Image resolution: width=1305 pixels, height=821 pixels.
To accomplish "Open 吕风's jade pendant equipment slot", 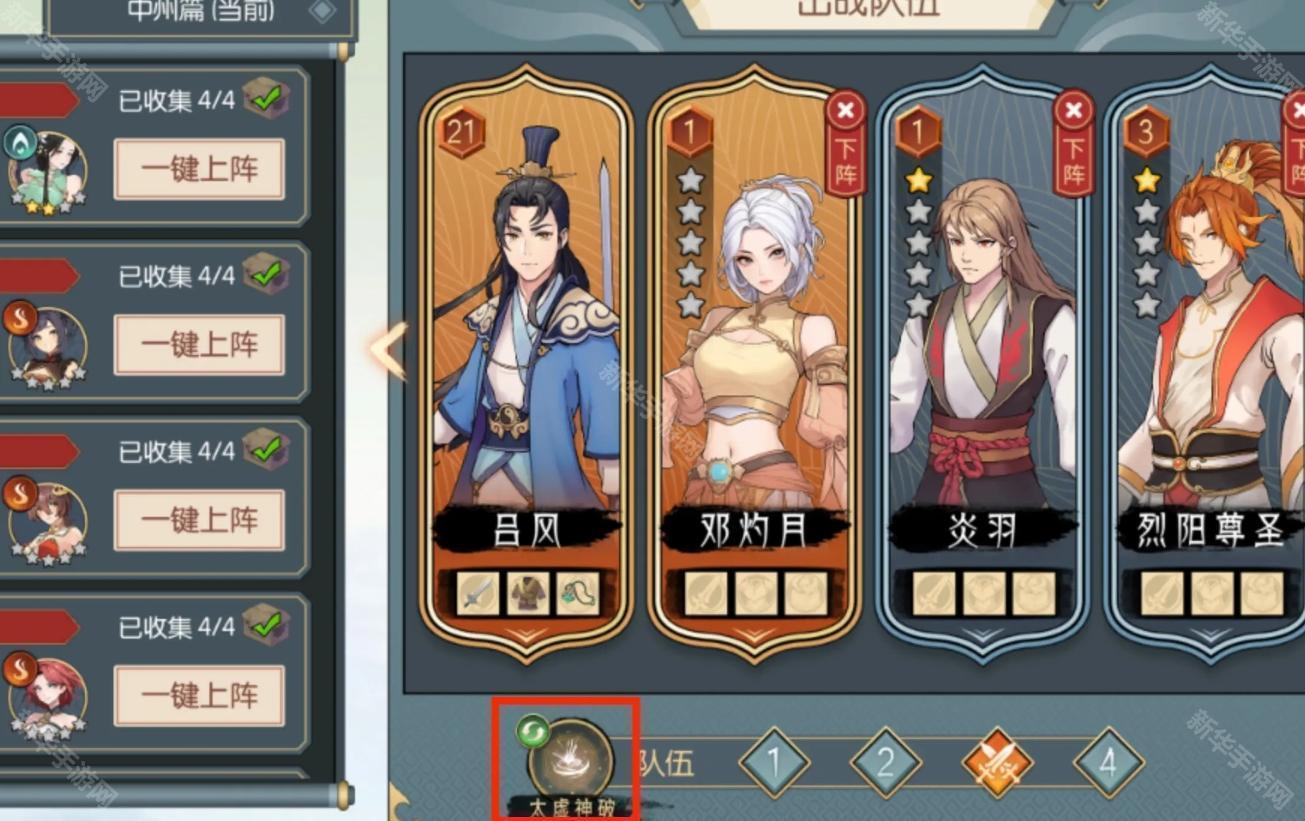I will [577, 592].
